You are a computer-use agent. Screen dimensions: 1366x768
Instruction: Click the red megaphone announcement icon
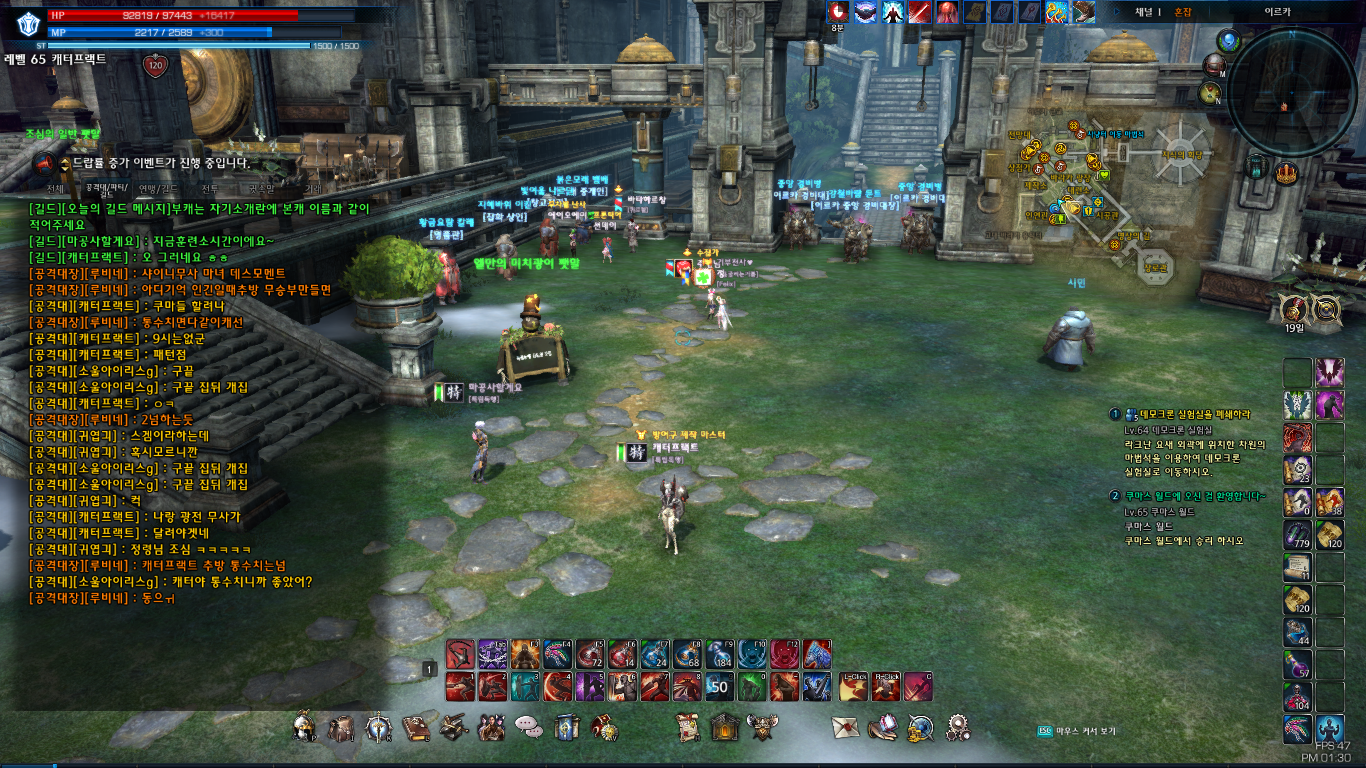pos(44,163)
